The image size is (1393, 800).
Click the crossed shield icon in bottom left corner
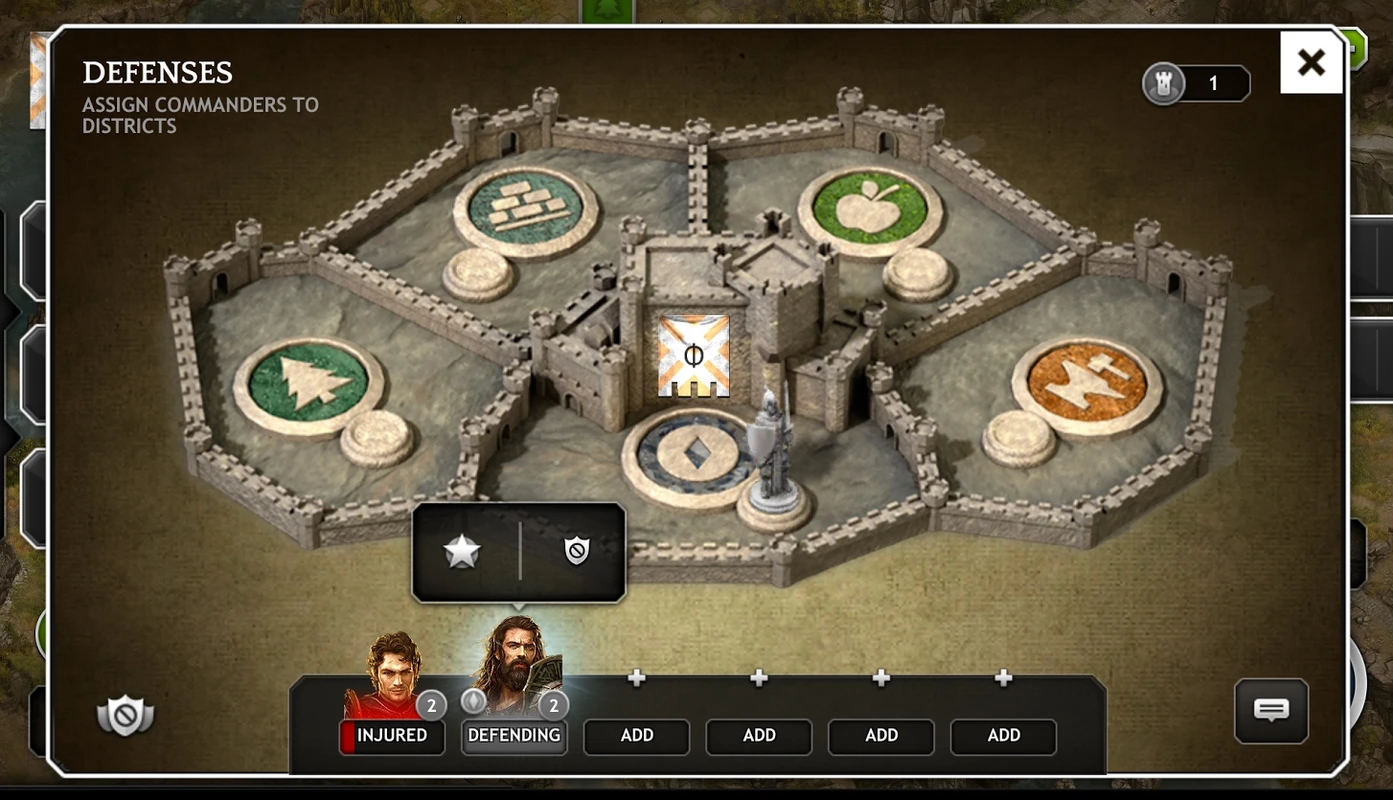pyautogui.click(x=127, y=716)
